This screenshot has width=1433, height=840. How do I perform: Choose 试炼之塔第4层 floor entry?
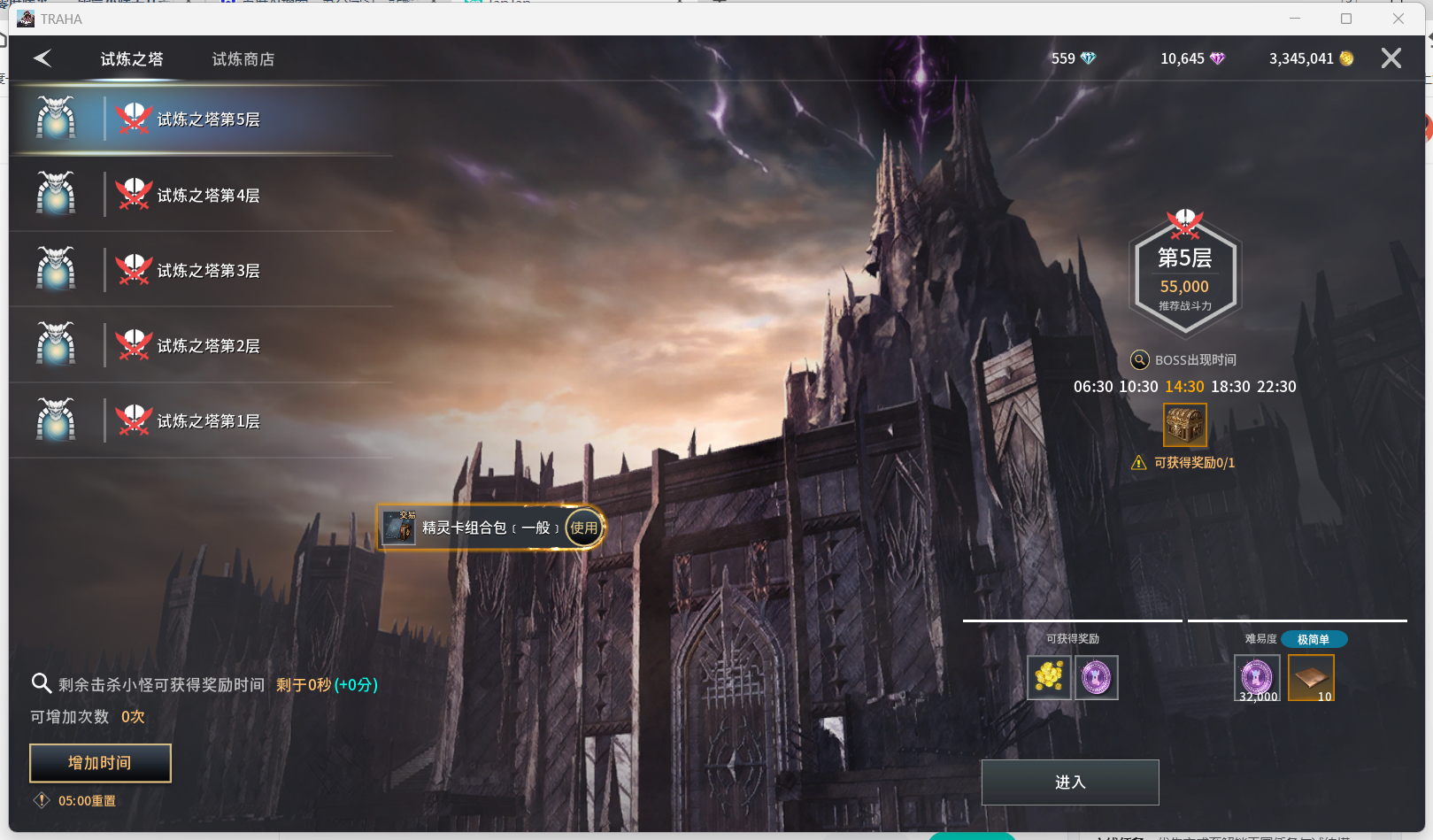pyautogui.click(x=208, y=196)
